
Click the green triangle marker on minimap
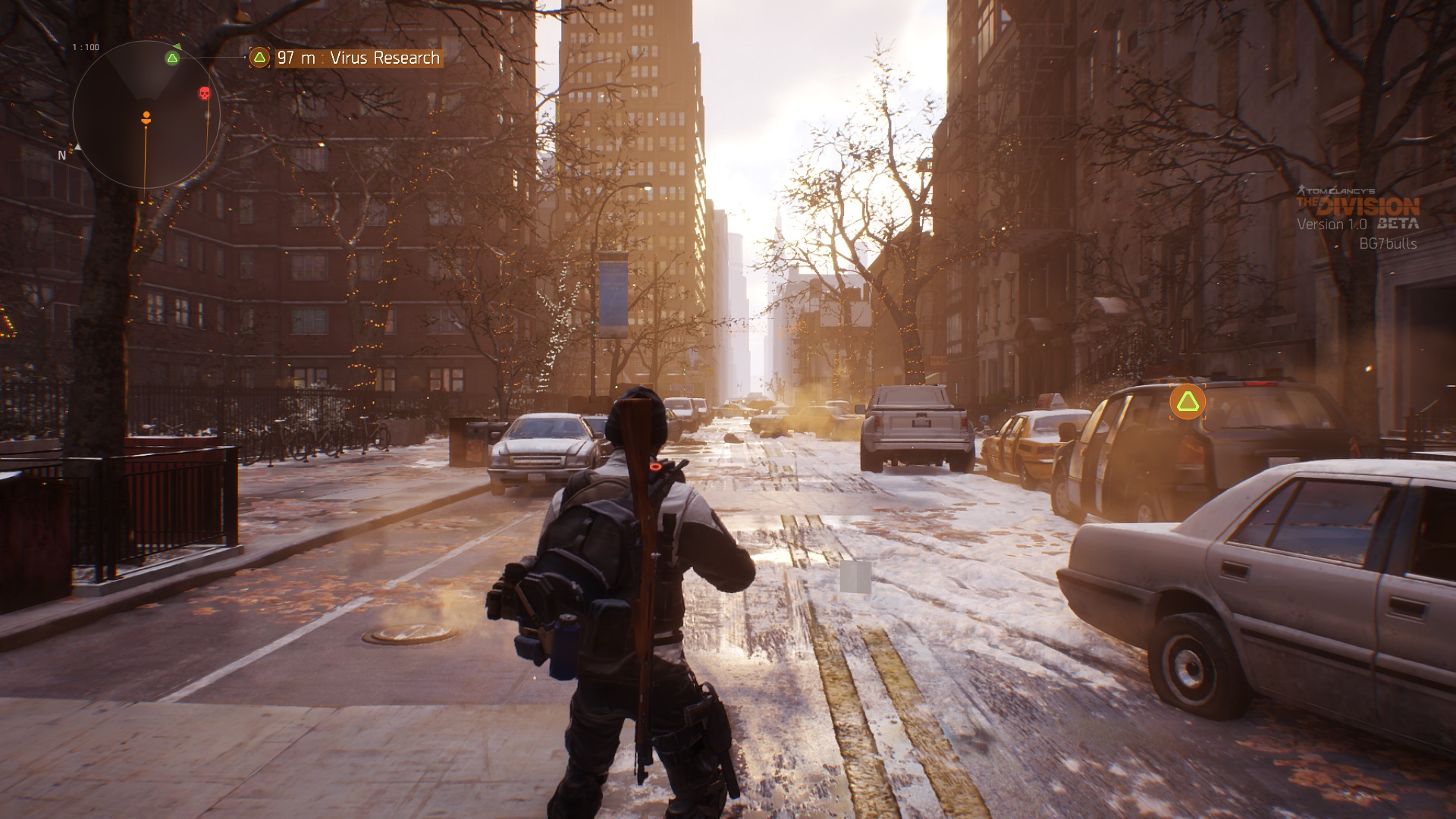[x=173, y=58]
